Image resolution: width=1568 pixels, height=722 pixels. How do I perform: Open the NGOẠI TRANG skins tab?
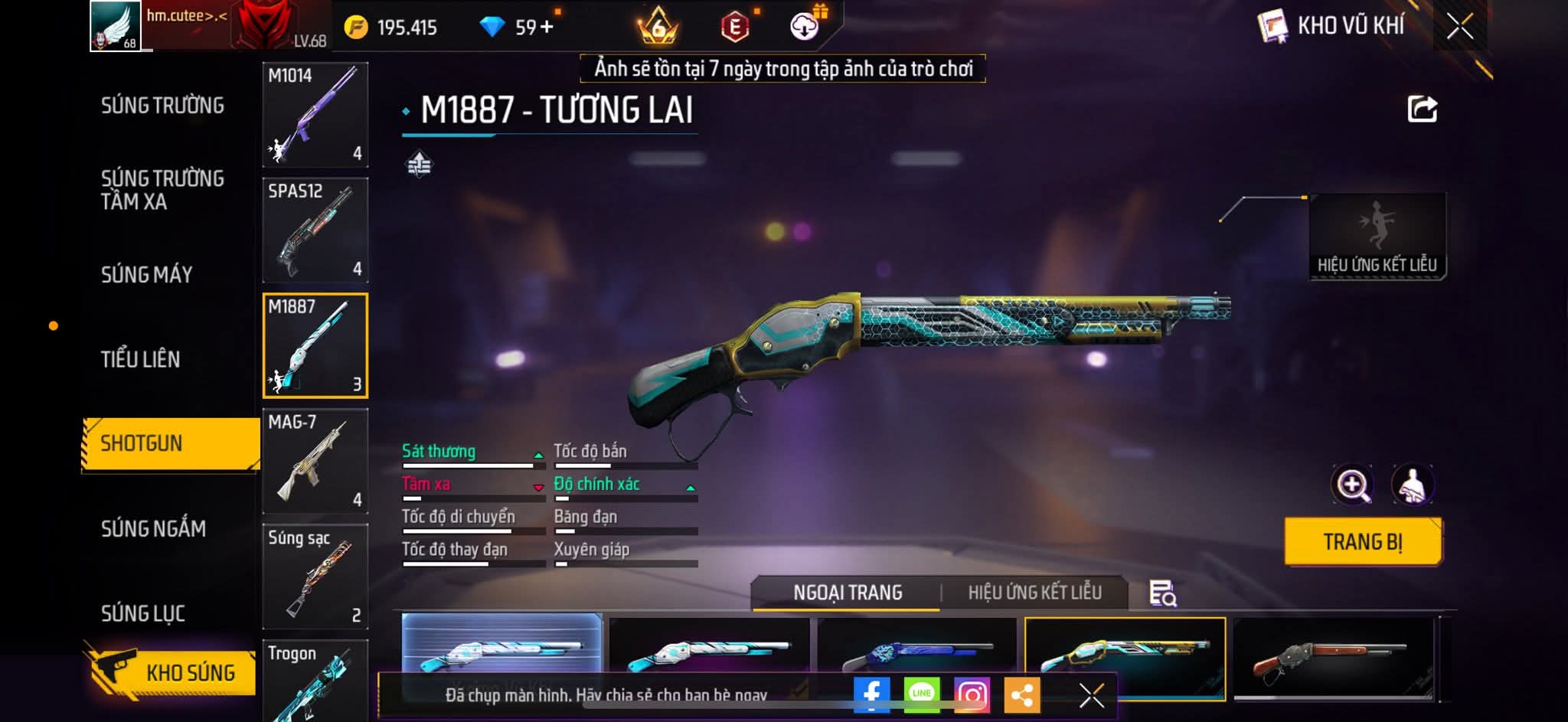[x=848, y=593]
